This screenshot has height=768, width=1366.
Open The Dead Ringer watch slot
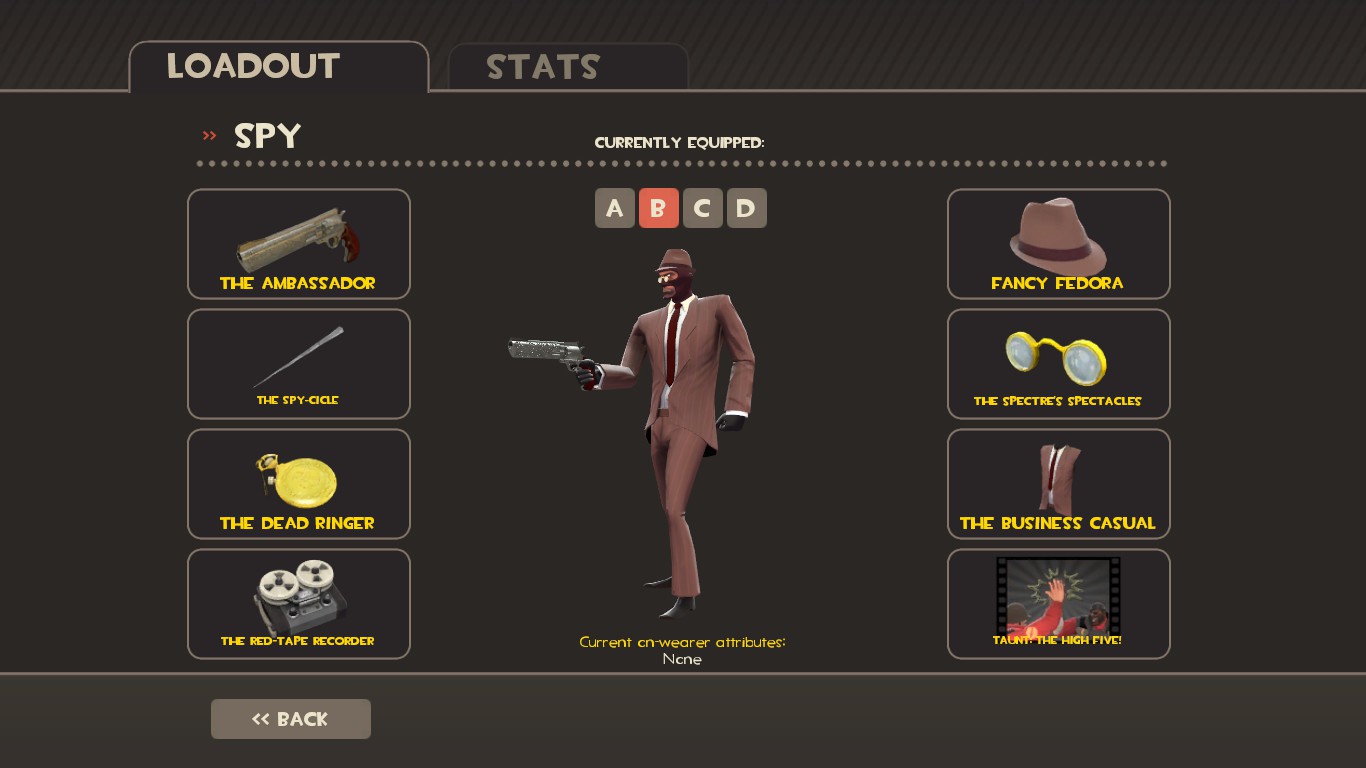coord(298,484)
